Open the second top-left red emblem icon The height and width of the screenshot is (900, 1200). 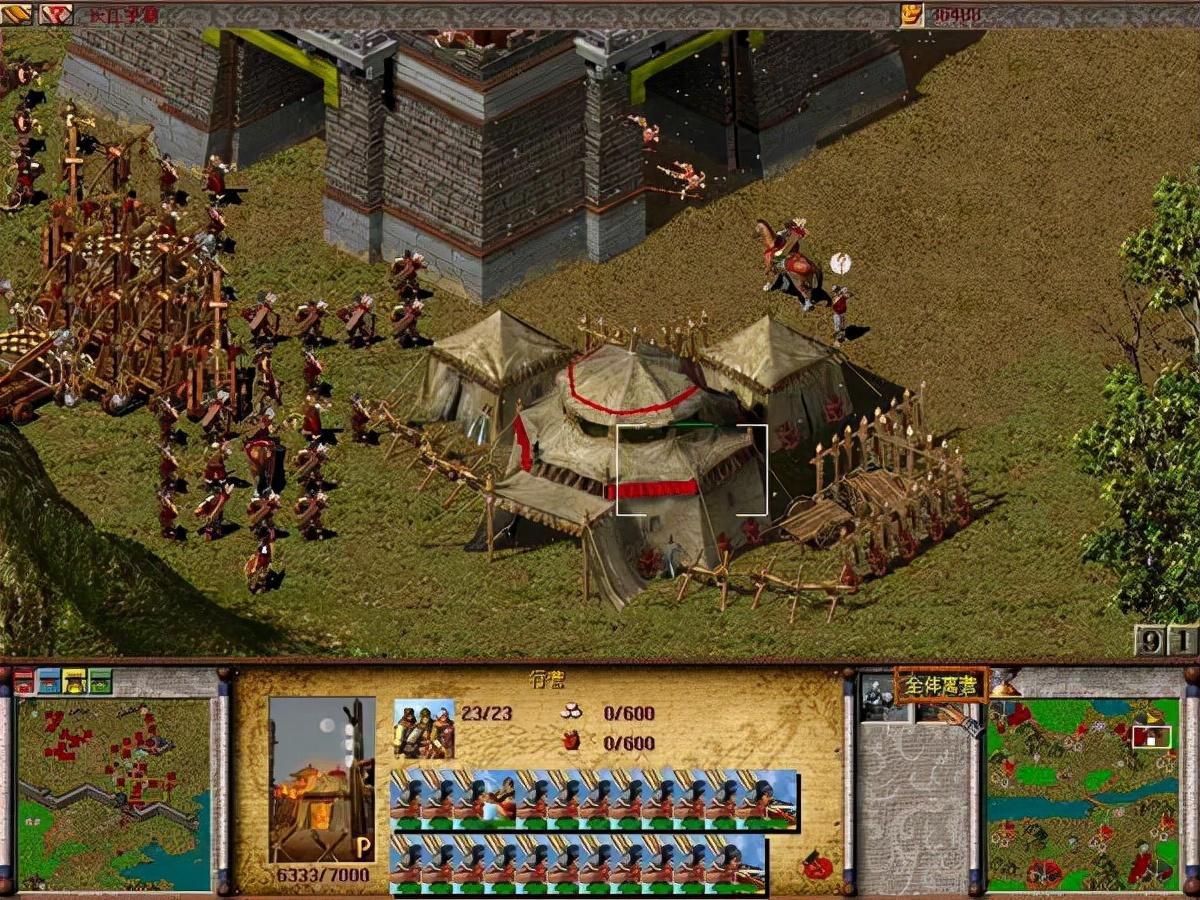[x=55, y=14]
